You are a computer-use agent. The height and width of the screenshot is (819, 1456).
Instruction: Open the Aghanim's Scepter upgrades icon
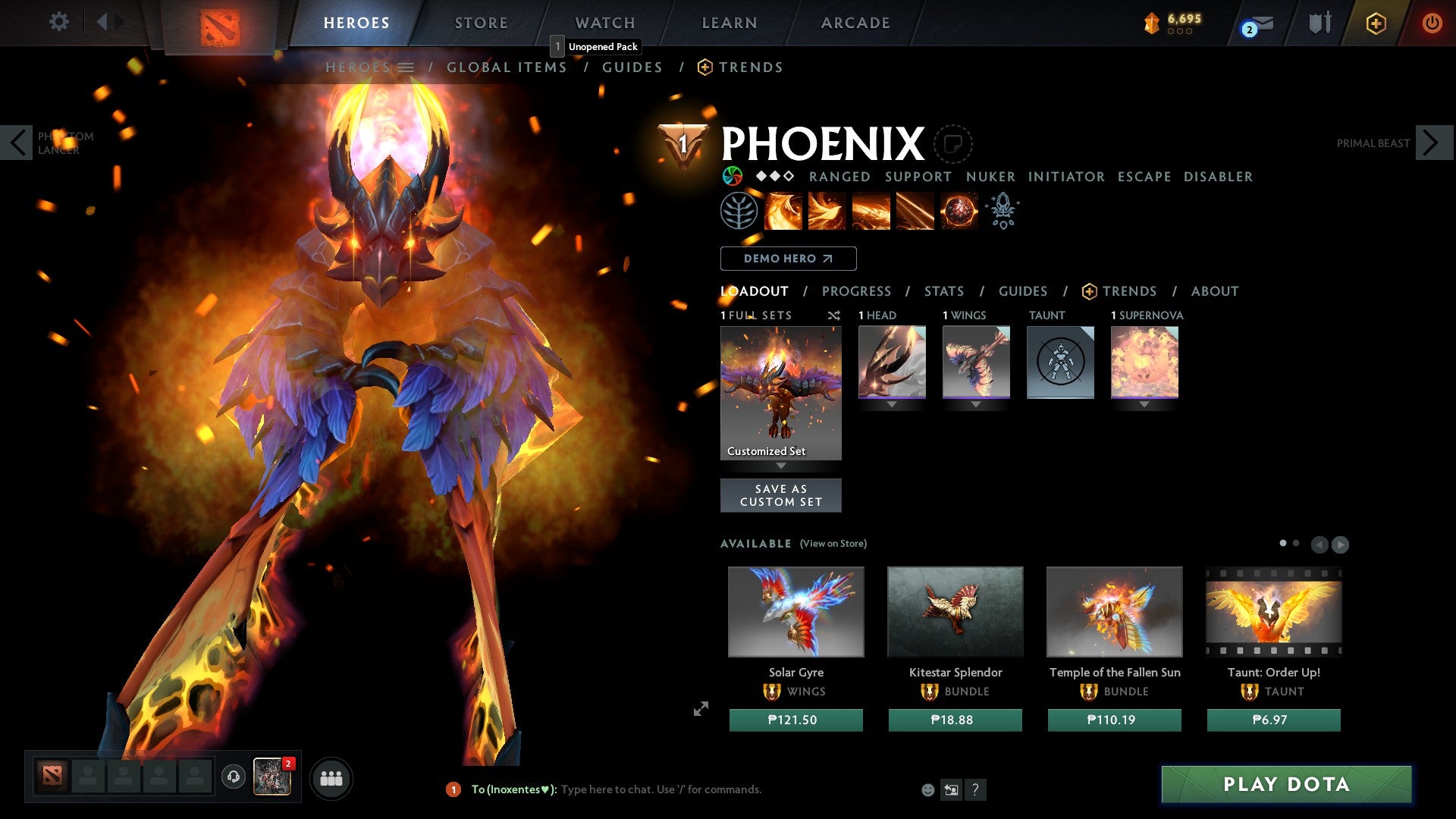(1003, 211)
